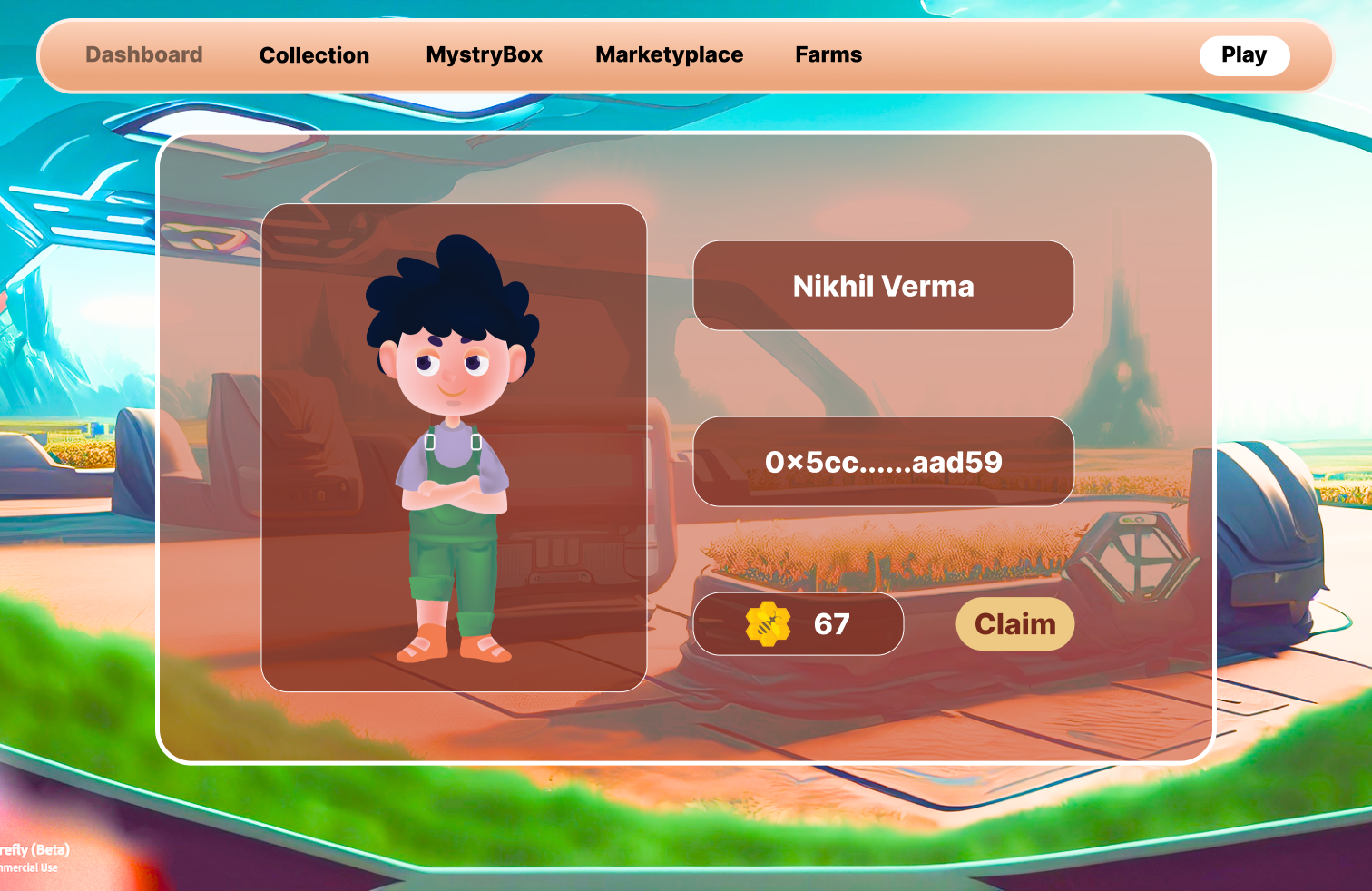
Task: Go to the MystryBox page
Action: 484,55
